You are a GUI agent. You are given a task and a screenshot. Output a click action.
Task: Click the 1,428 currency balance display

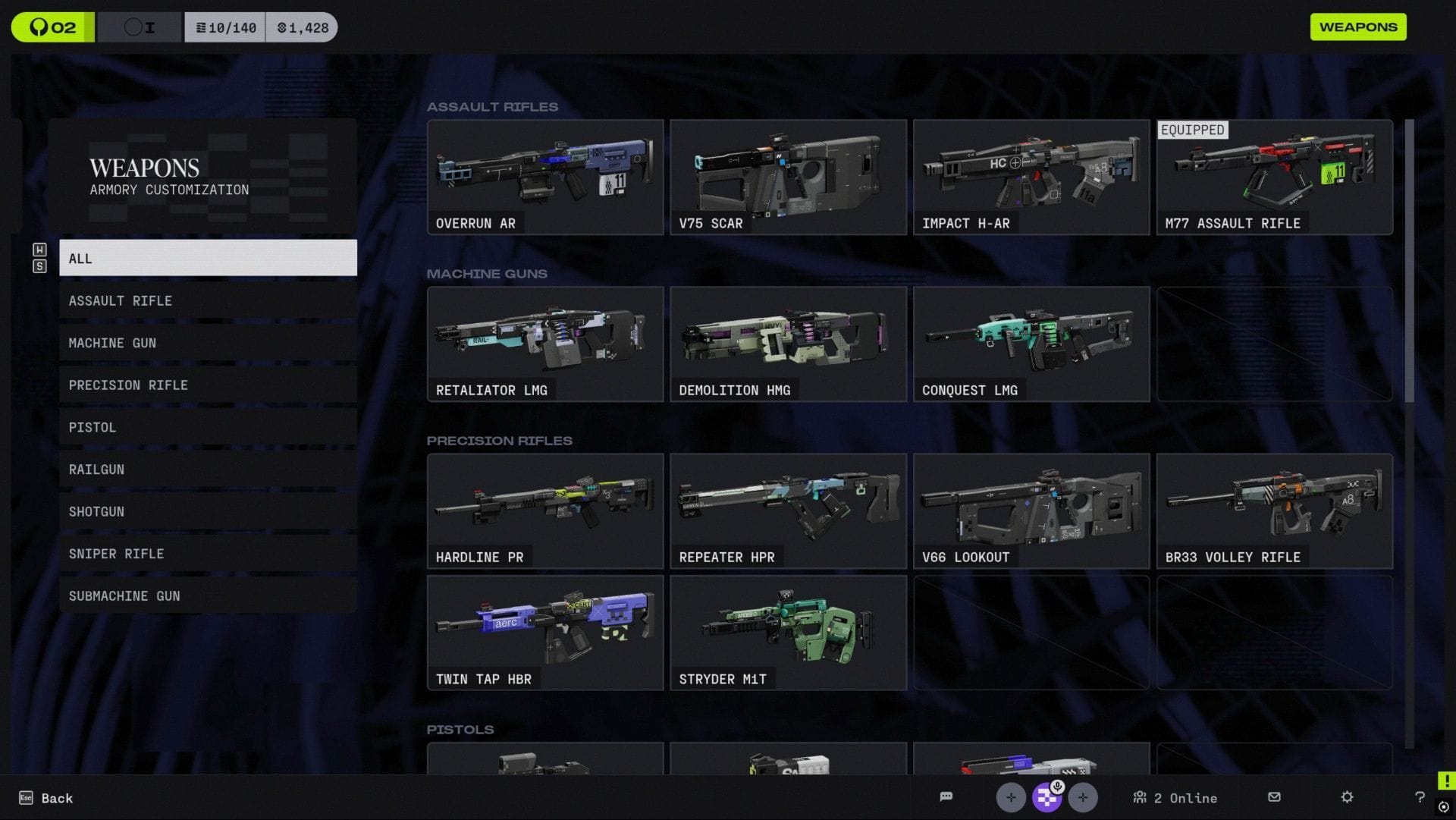[302, 27]
